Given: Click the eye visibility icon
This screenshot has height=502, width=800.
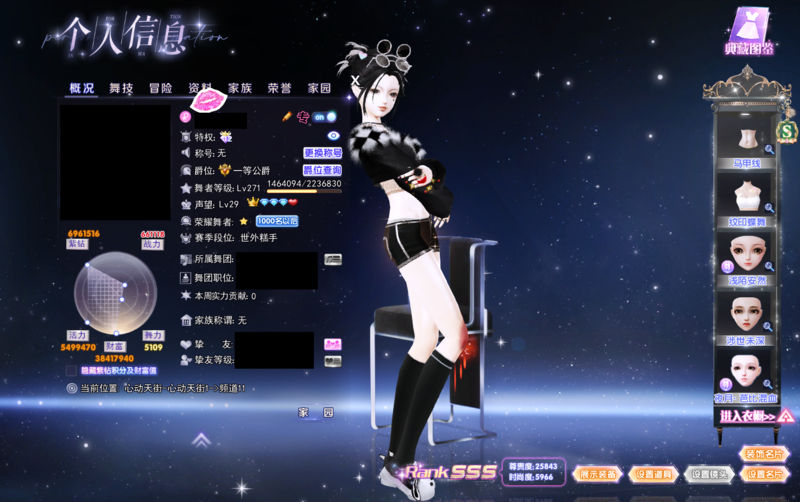Looking at the screenshot, I should tap(334, 135).
